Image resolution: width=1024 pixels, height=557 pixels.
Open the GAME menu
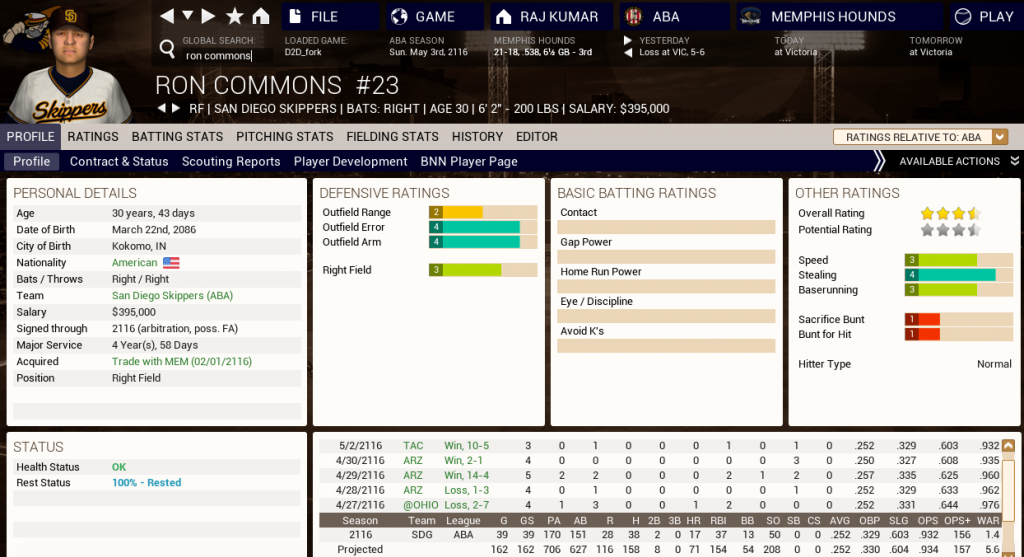coord(434,16)
